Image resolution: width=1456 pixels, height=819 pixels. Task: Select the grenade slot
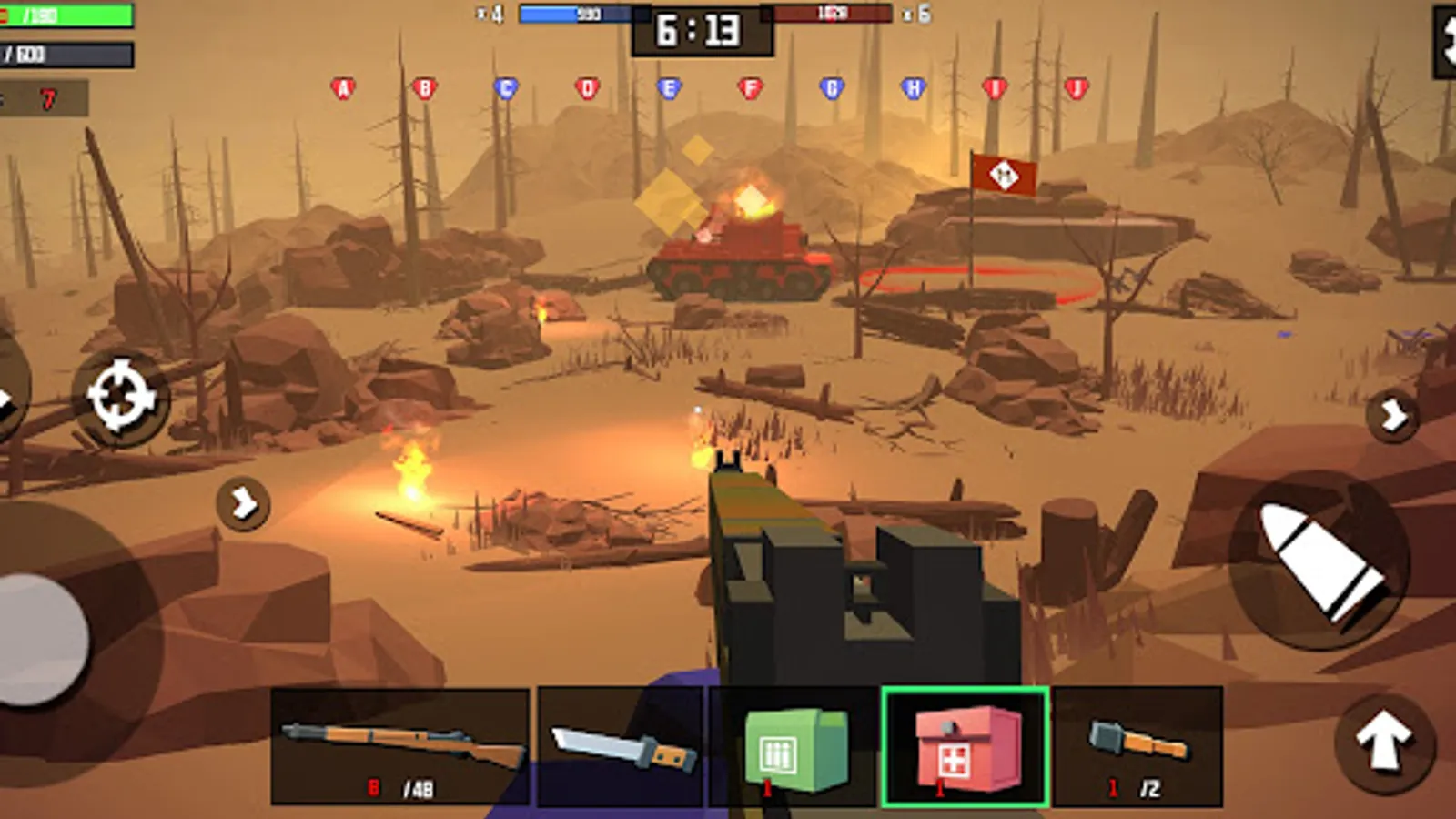point(1136,746)
